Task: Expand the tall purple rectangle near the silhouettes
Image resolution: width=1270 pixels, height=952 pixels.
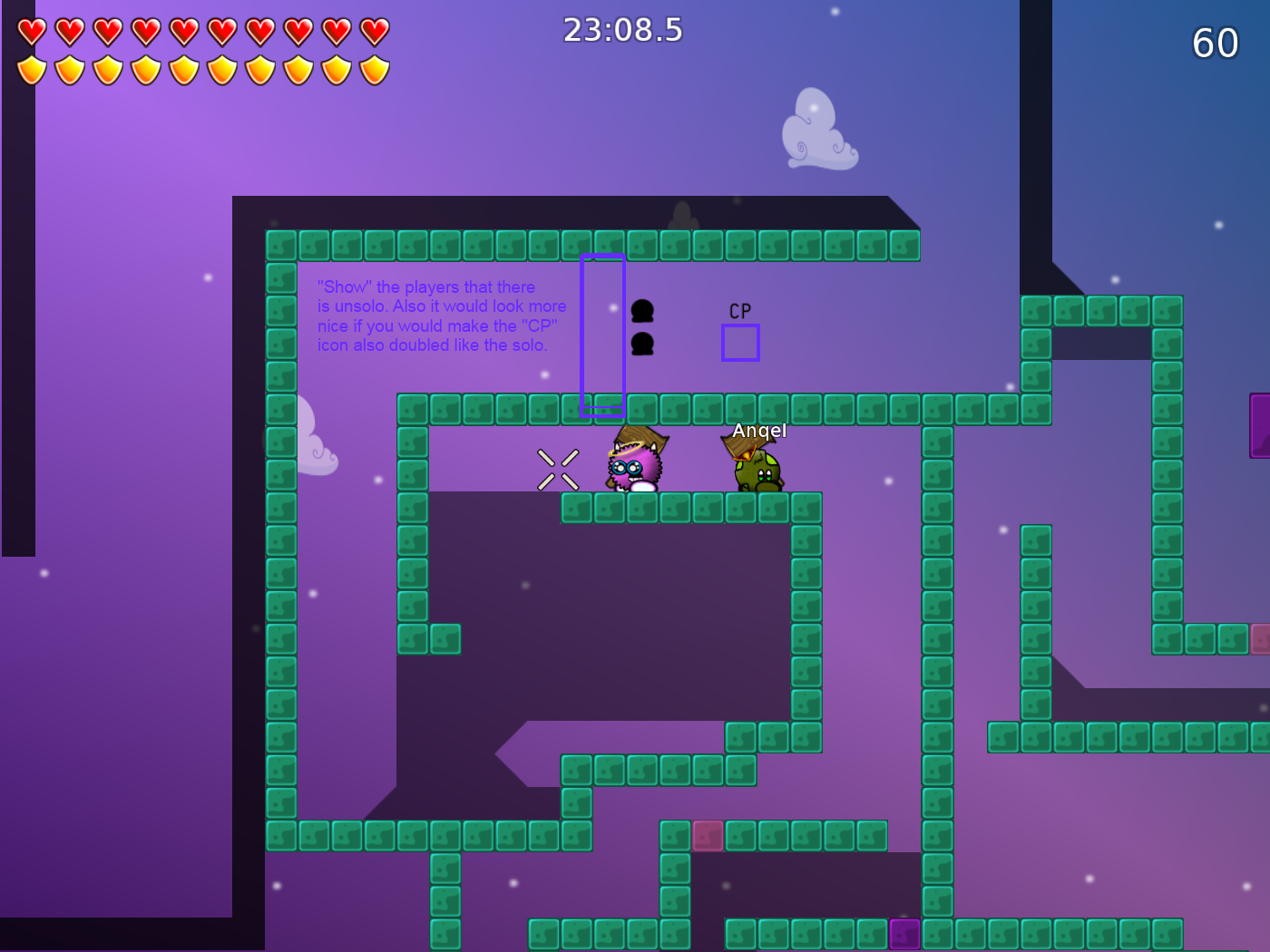Action: point(601,335)
